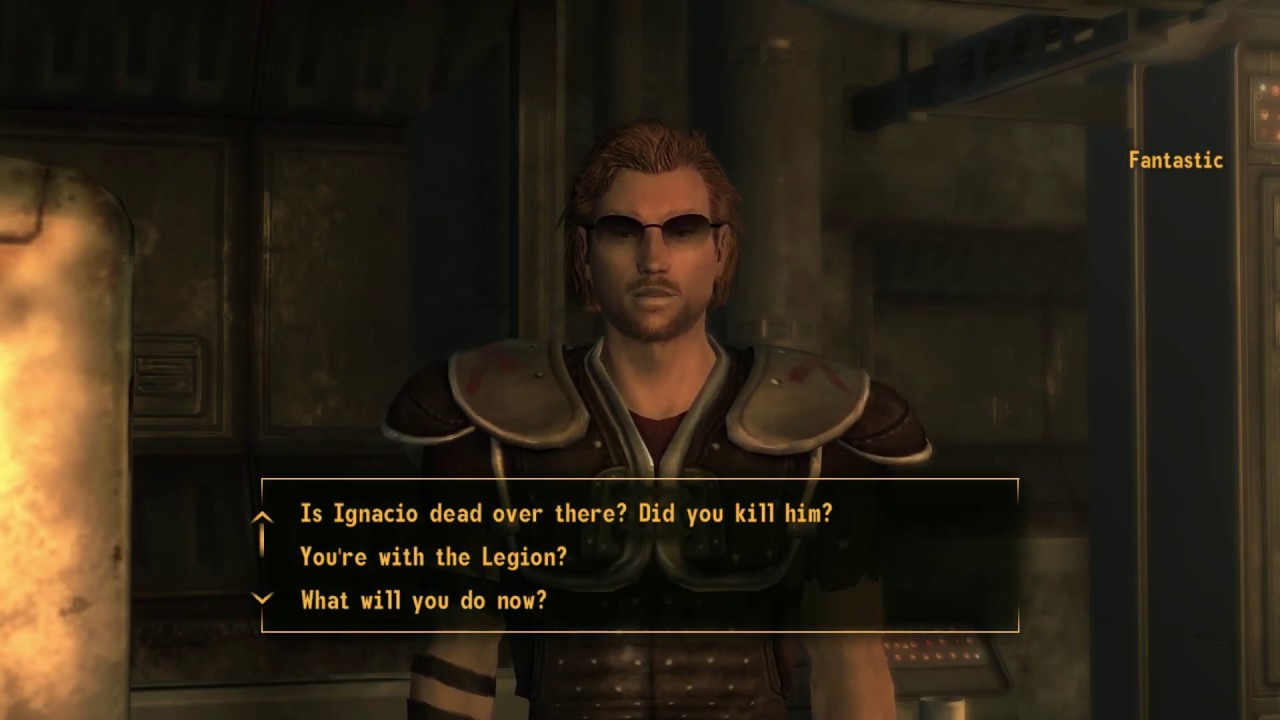Viewport: 1280px width, 720px height.
Task: Click the down scroll chevron in dialogue box
Action: [263, 598]
